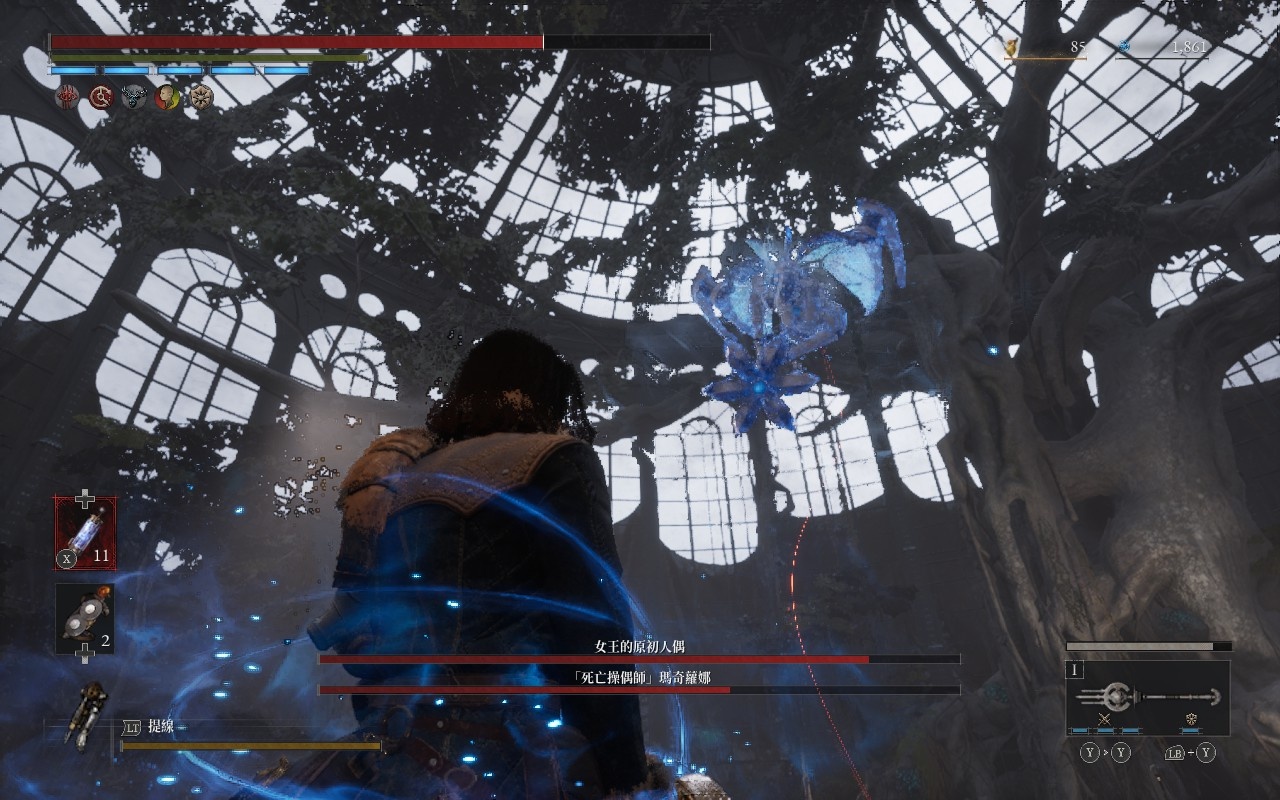The image size is (1280, 800).
Task: Select the flower-shaped handle fable art icon
Action: [1191, 719]
